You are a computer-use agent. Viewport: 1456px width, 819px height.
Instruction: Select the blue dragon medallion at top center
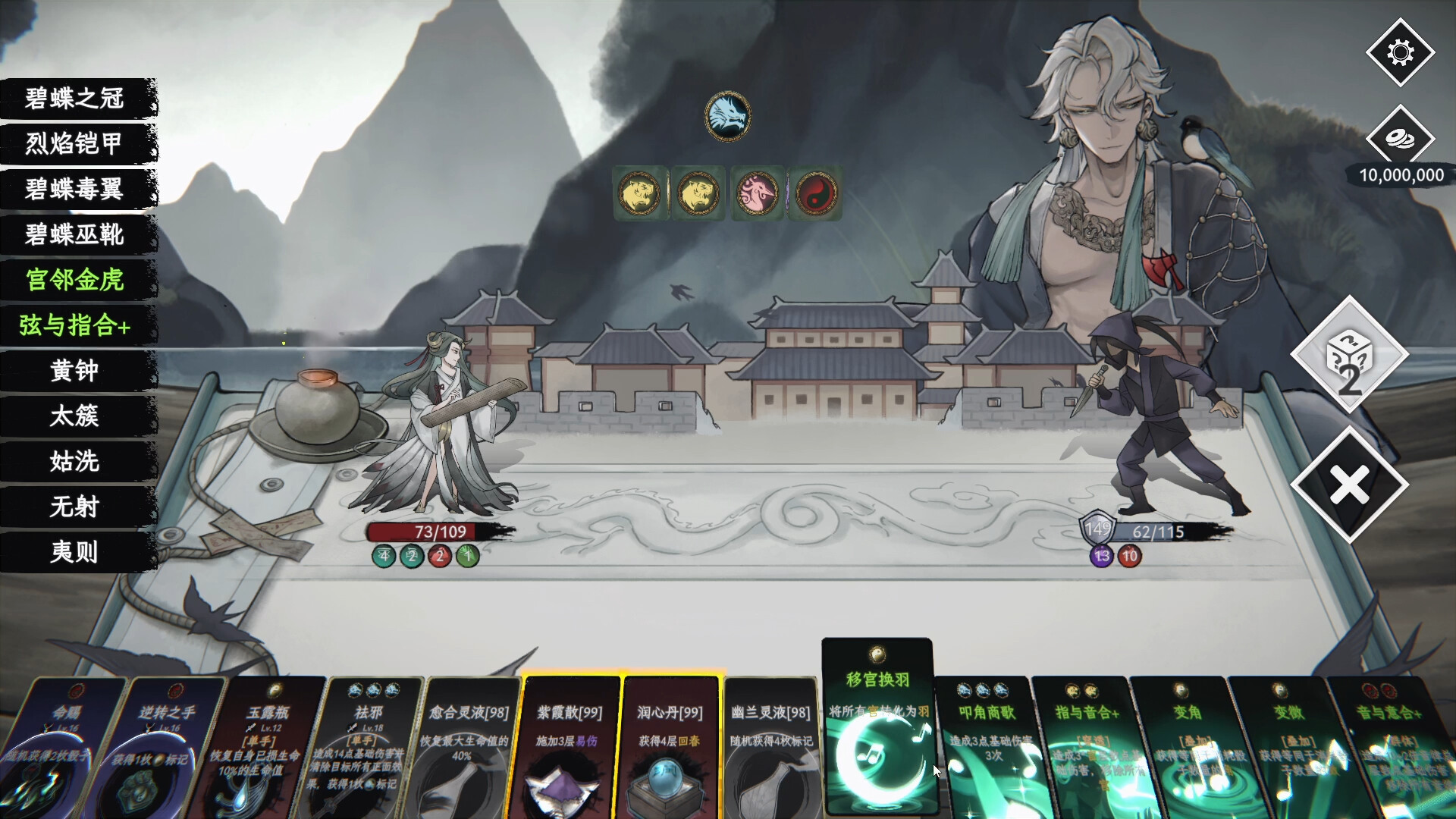pyautogui.click(x=727, y=115)
